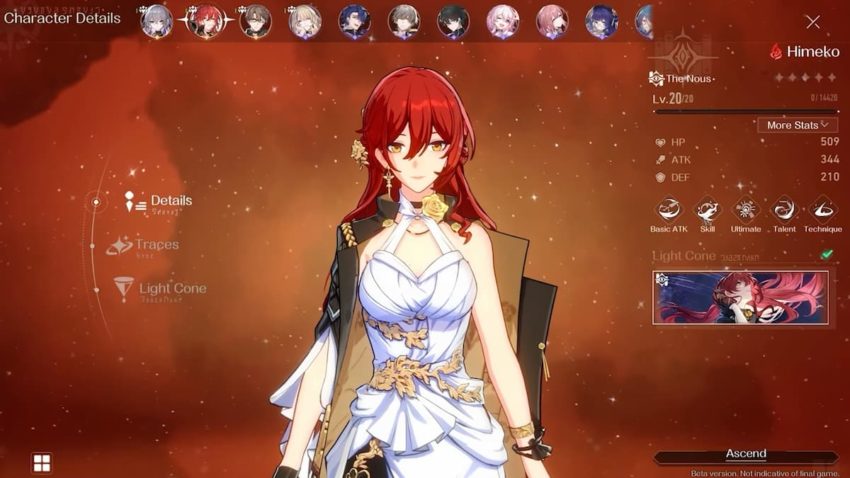
Task: Click the Ascend button
Action: [746, 455]
